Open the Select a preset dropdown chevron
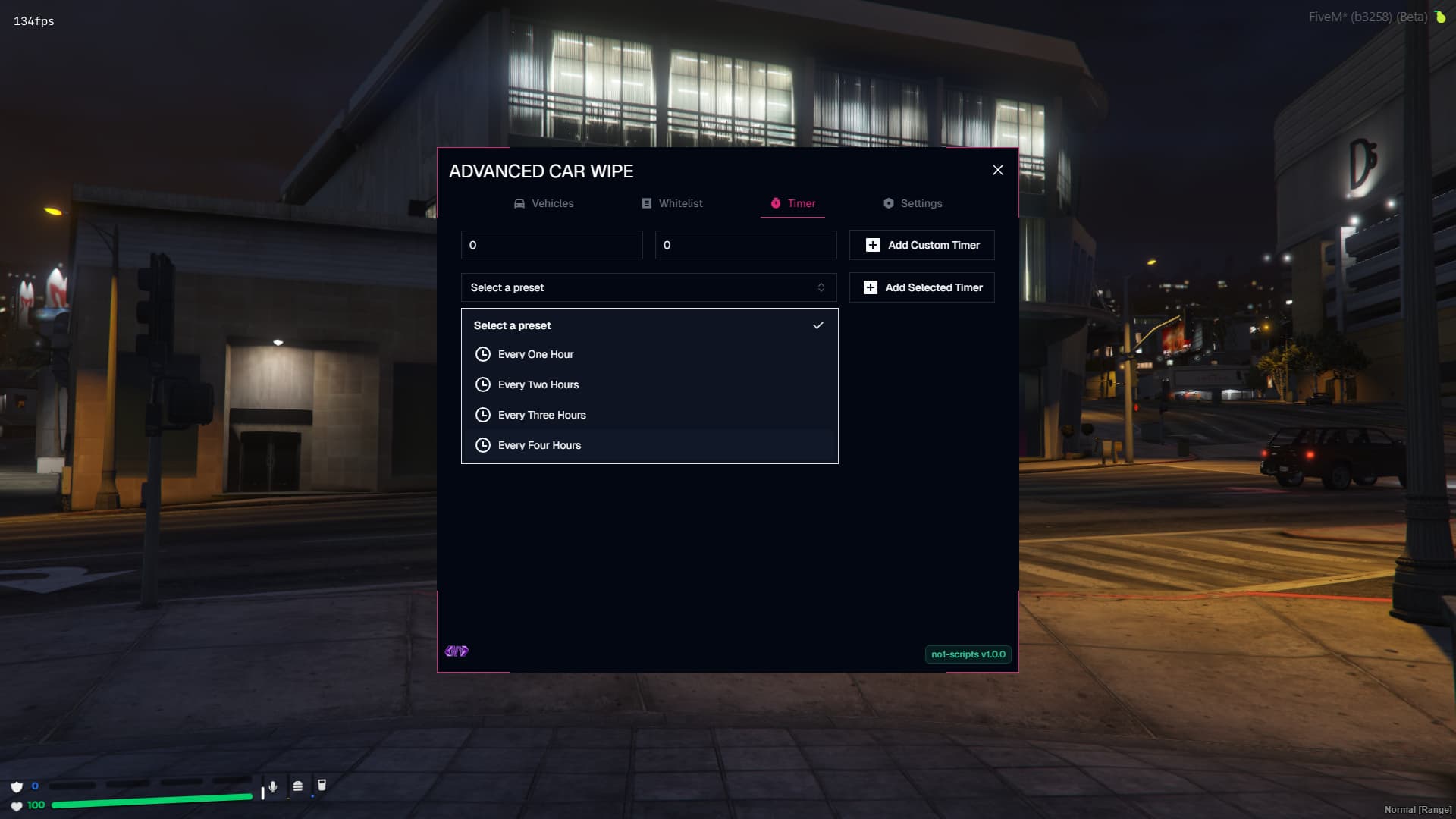 click(x=820, y=287)
